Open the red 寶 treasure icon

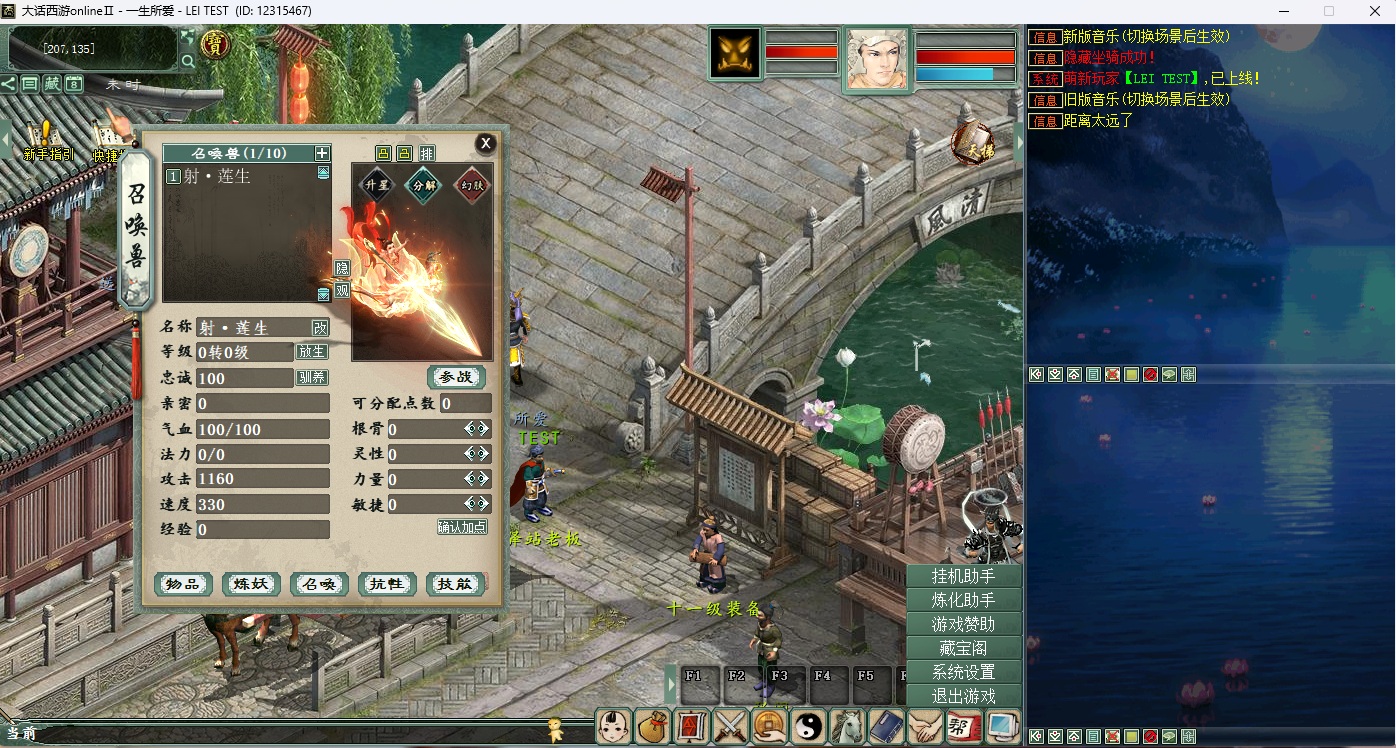(x=215, y=44)
